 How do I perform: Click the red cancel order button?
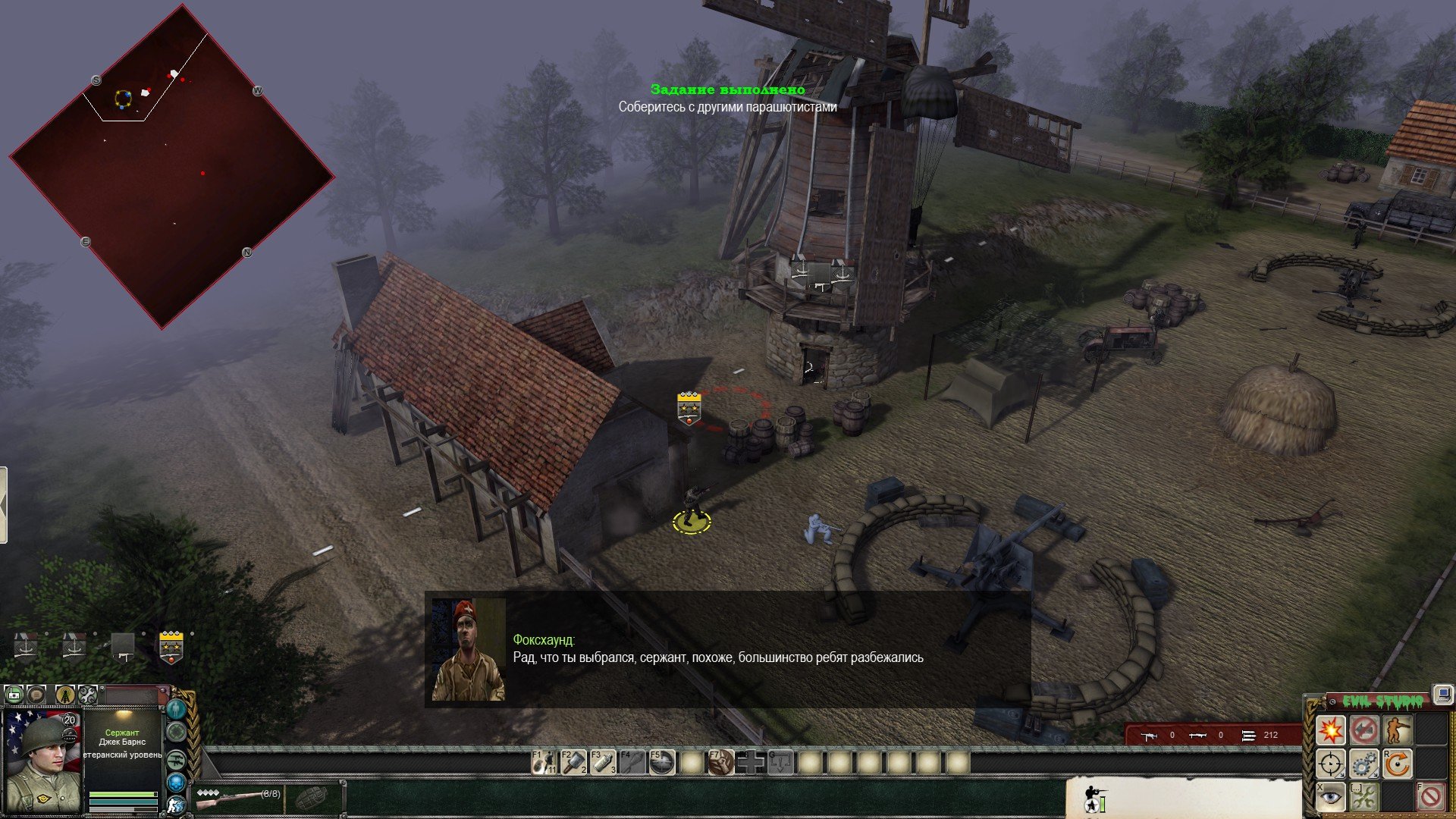(1431, 797)
